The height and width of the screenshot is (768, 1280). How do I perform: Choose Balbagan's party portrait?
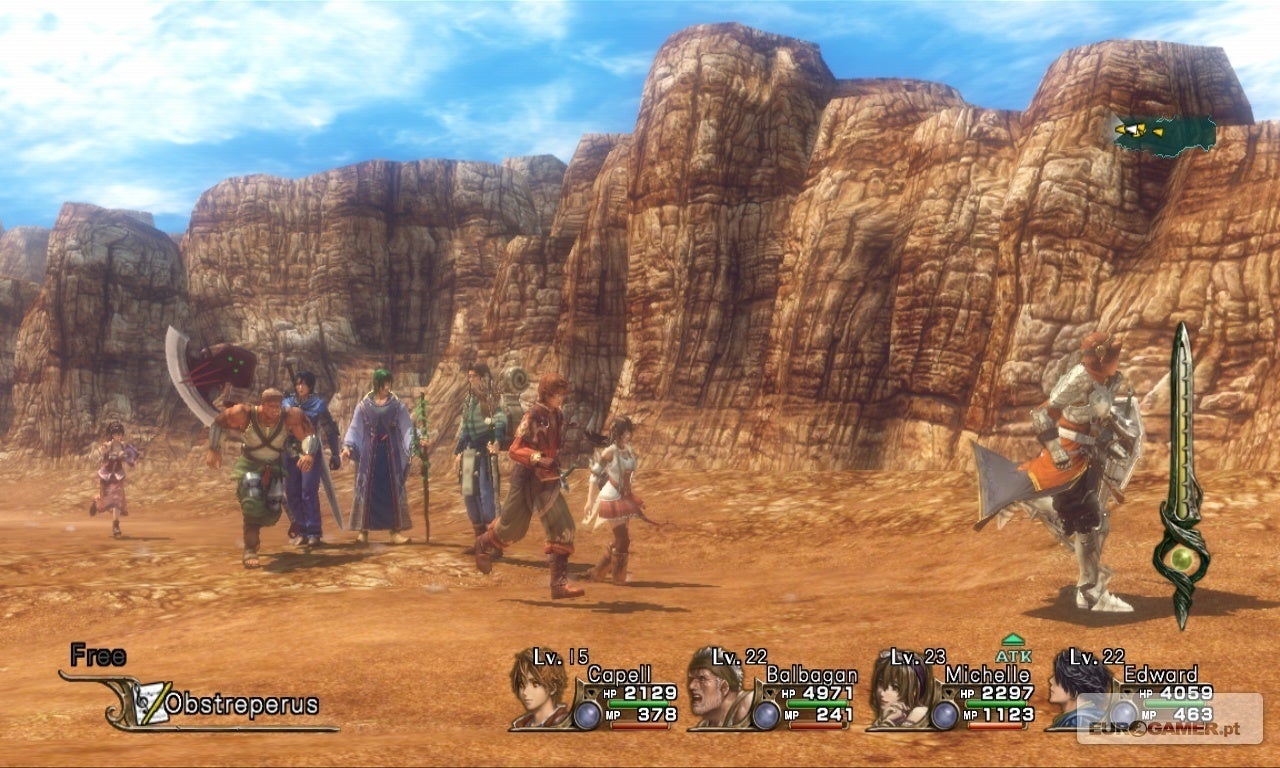pos(718,687)
